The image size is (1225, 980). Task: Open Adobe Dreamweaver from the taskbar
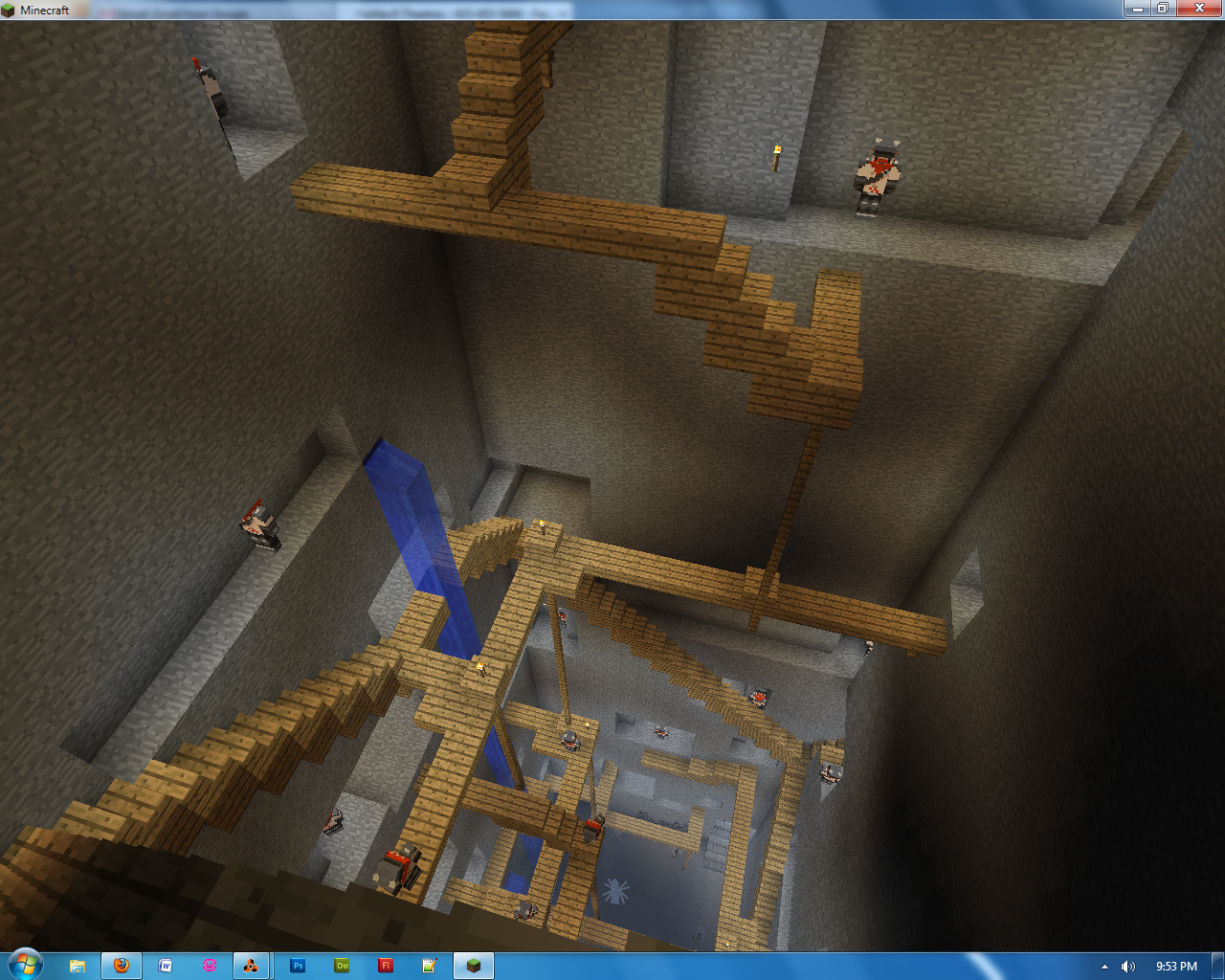(342, 966)
